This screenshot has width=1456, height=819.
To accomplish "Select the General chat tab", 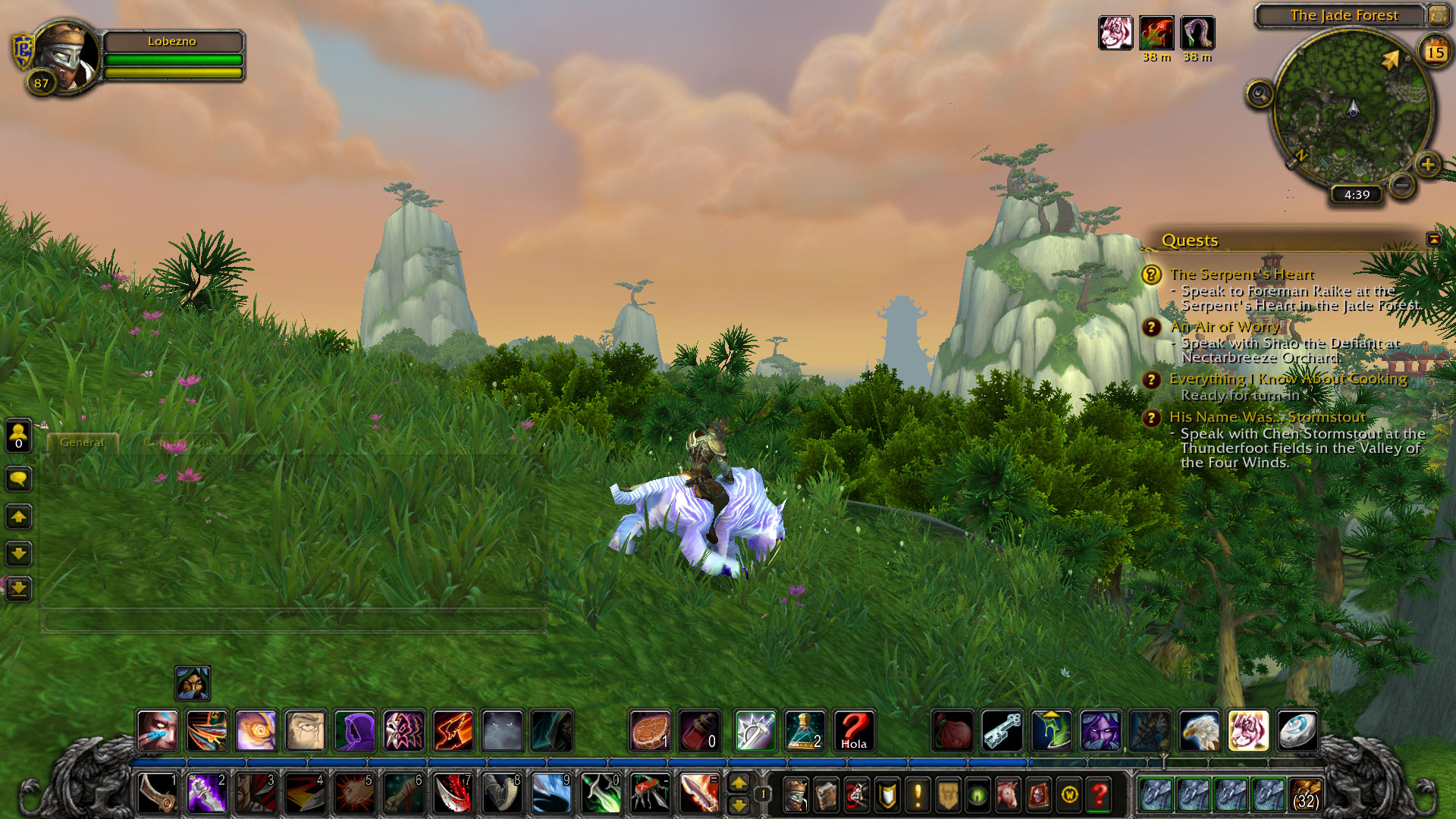I will pos(82,442).
